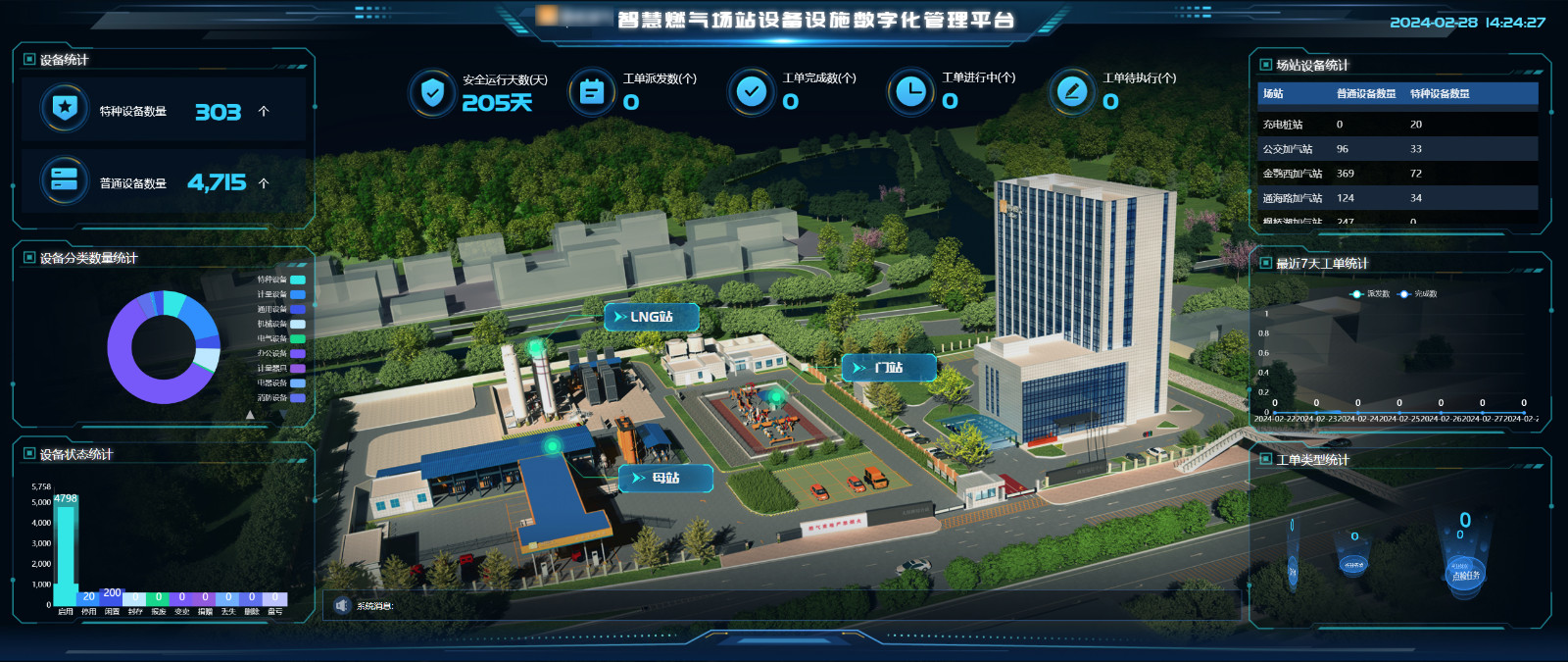
Task: Click the 公交加气站 table row
Action: pos(1397,149)
